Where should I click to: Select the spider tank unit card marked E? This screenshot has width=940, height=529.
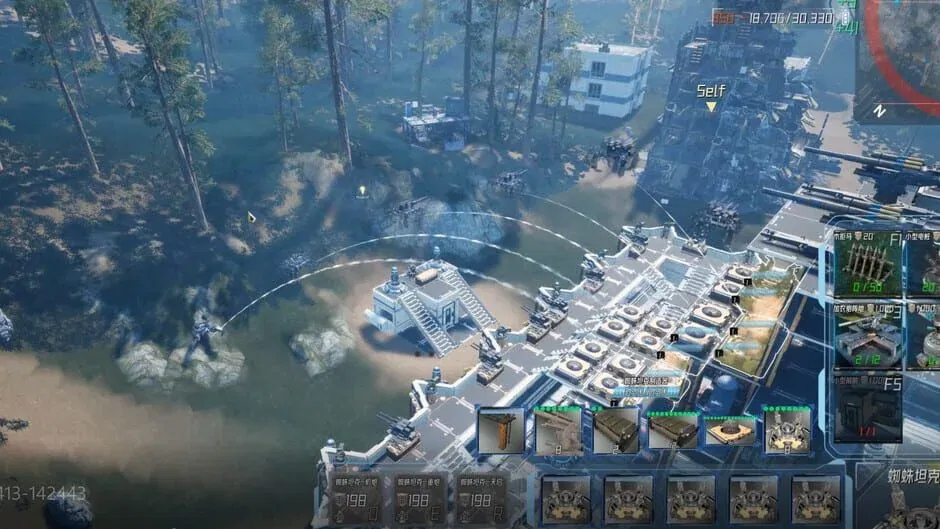click(421, 499)
